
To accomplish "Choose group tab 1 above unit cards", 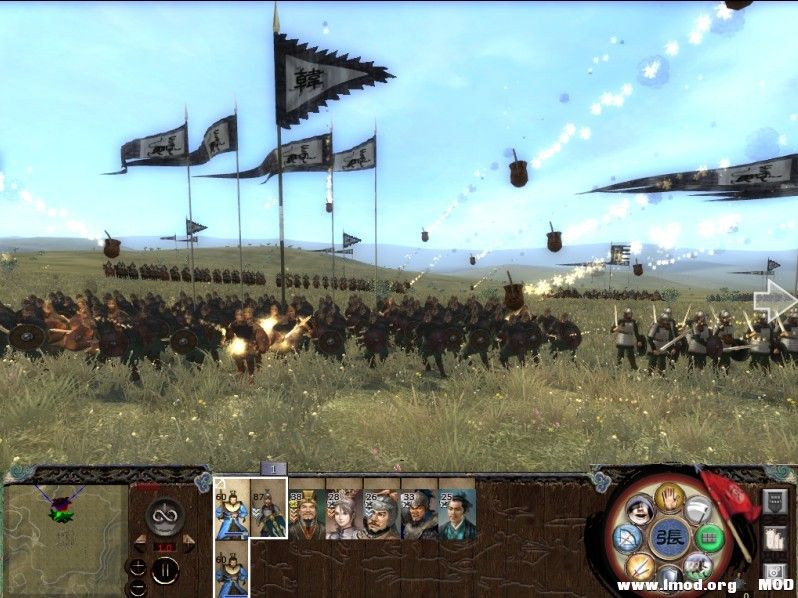I will [x=273, y=468].
